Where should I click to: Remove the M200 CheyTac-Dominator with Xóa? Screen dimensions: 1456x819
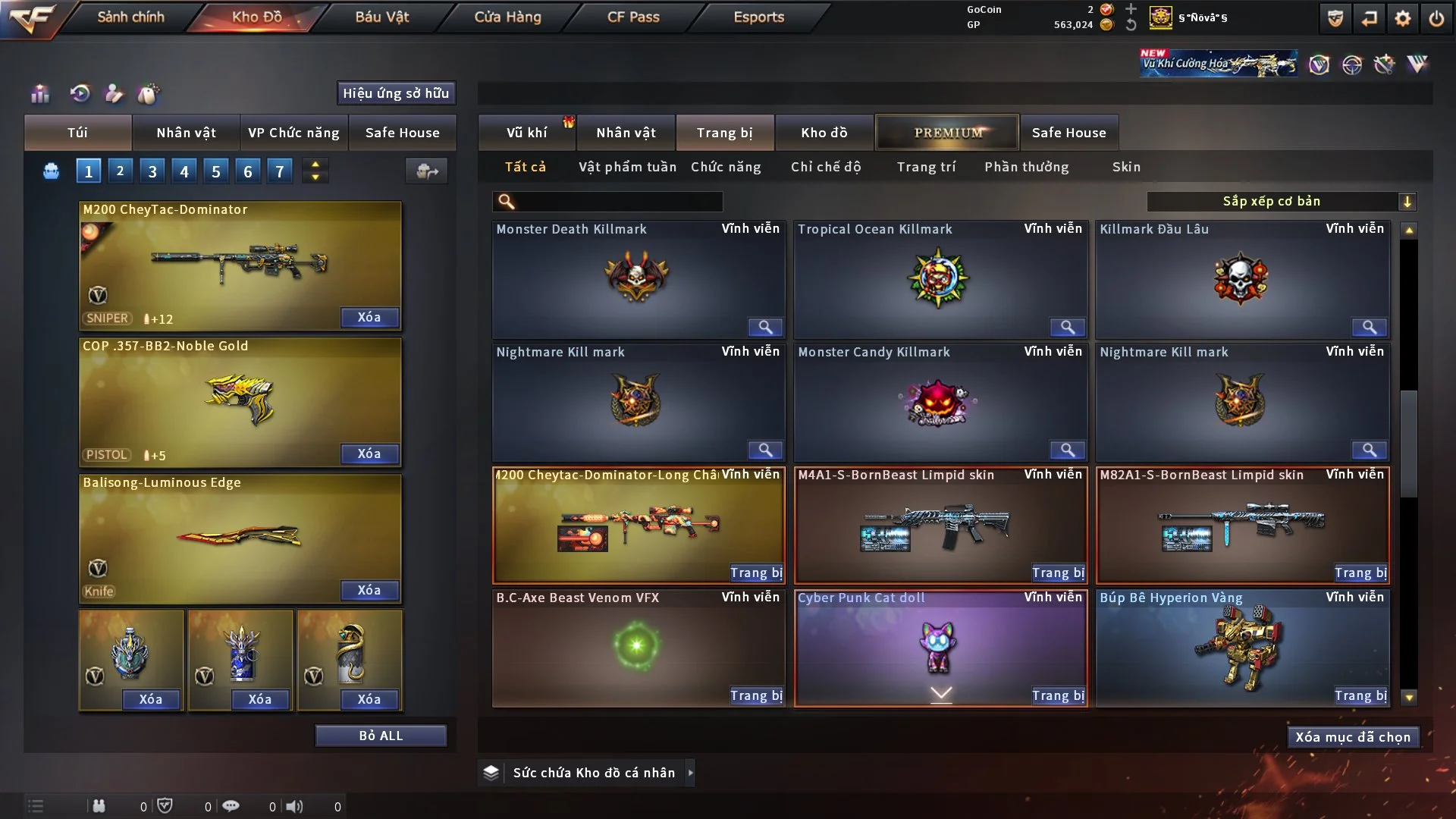pyautogui.click(x=369, y=317)
